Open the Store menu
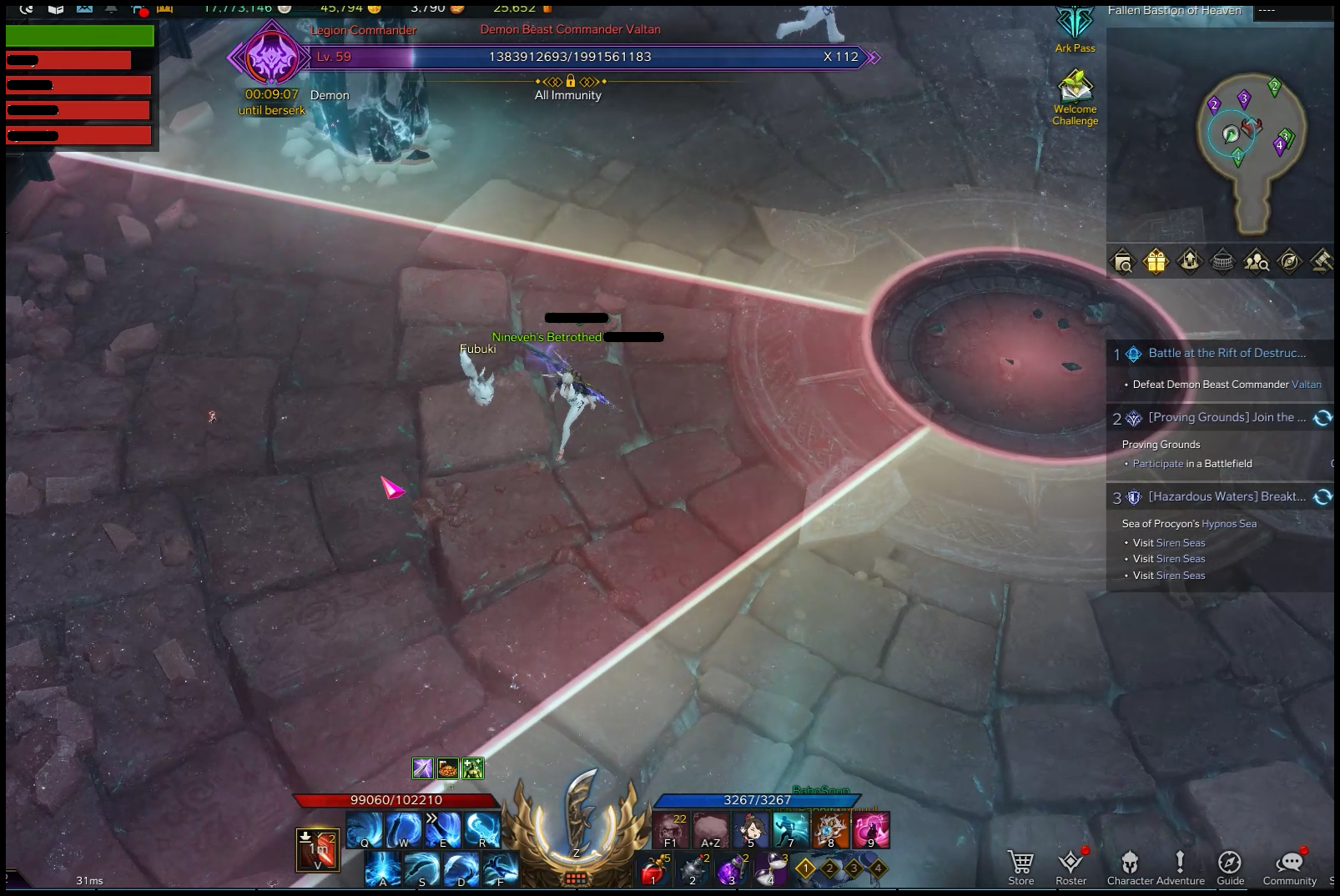 point(1020,866)
